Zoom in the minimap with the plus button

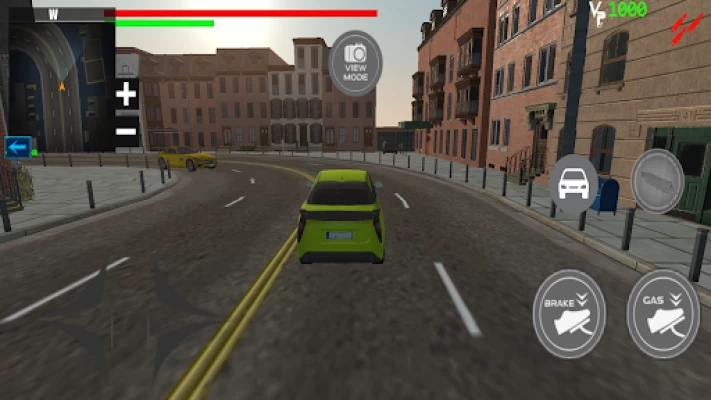pos(126,96)
